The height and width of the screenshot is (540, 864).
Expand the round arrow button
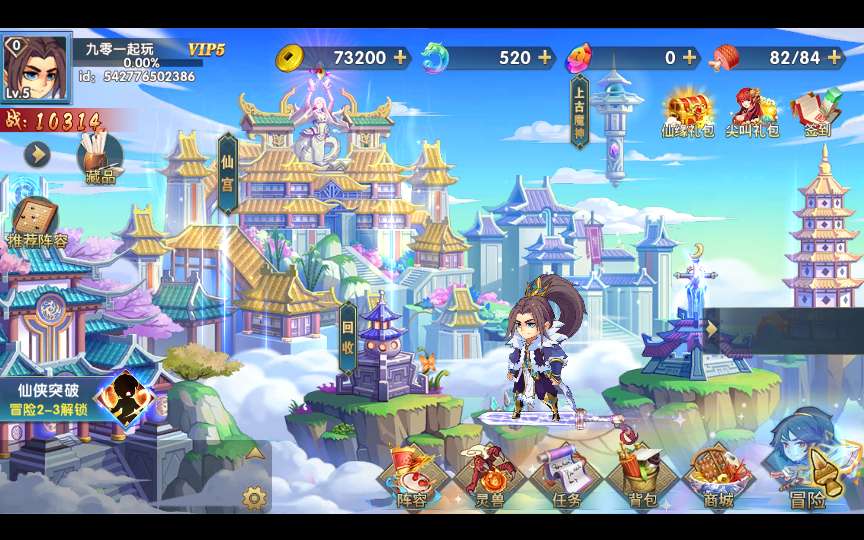click(38, 154)
